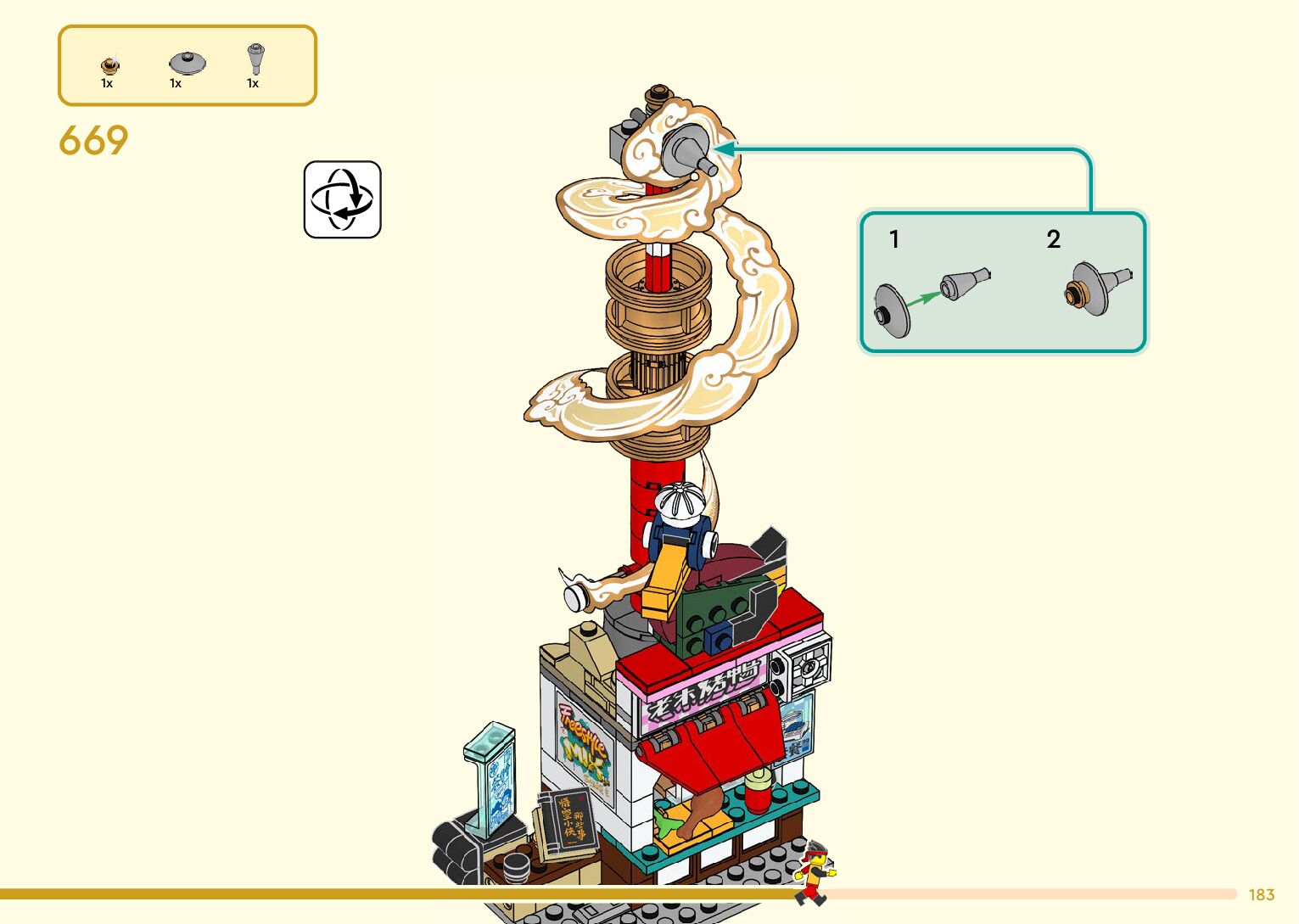
Task: Pick the gold stud piece in parts list
Action: click(109, 64)
